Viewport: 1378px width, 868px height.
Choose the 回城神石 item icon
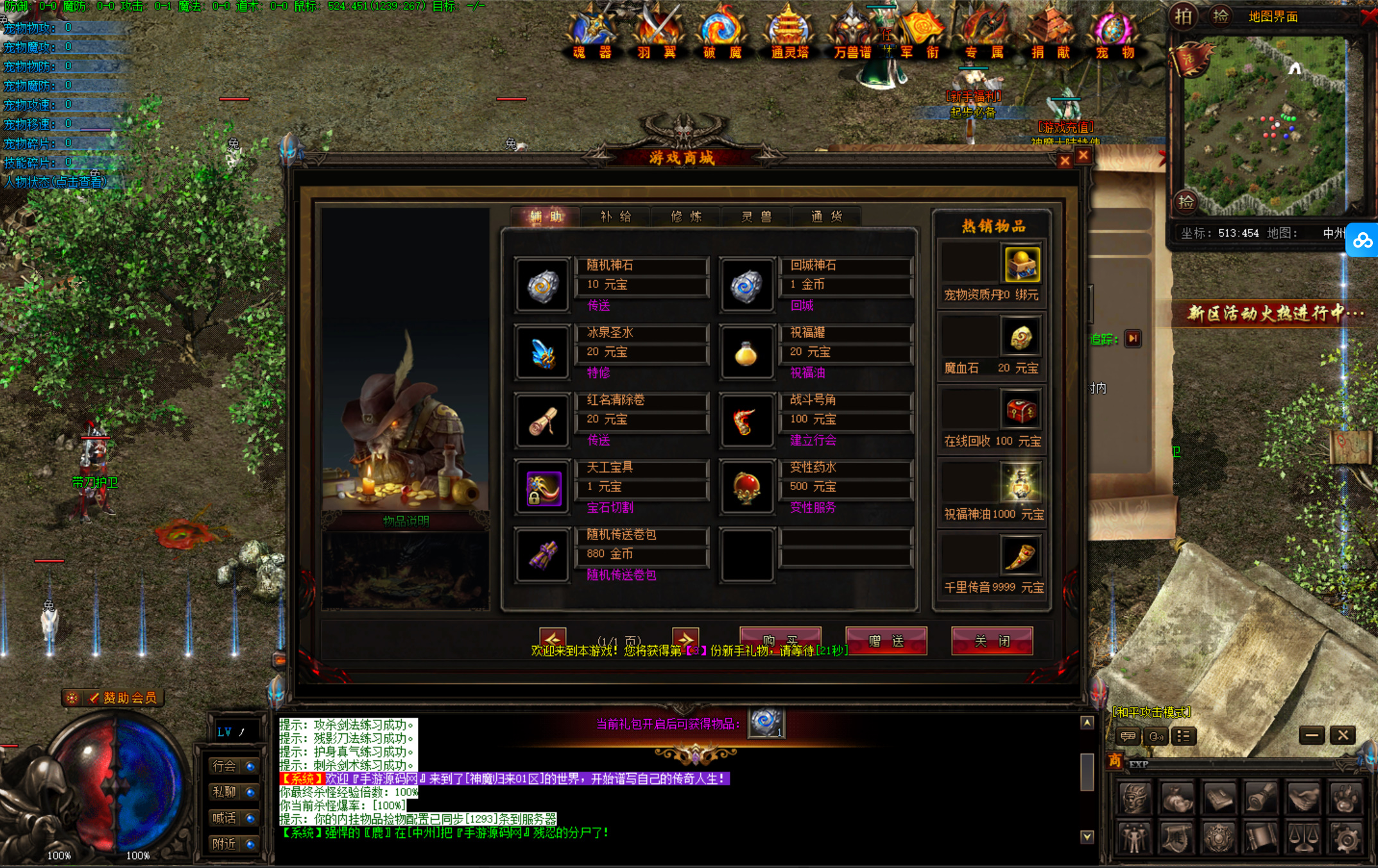[746, 285]
